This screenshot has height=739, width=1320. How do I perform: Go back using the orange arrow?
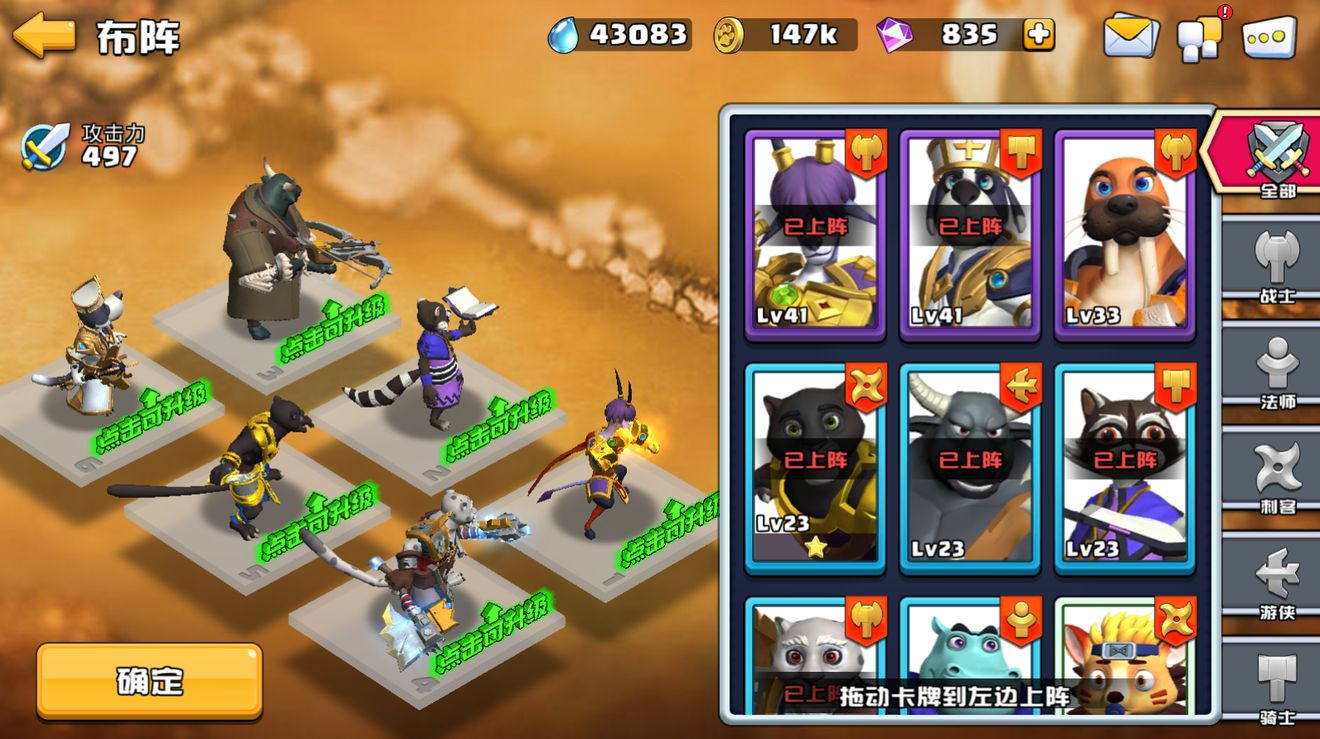tap(45, 36)
